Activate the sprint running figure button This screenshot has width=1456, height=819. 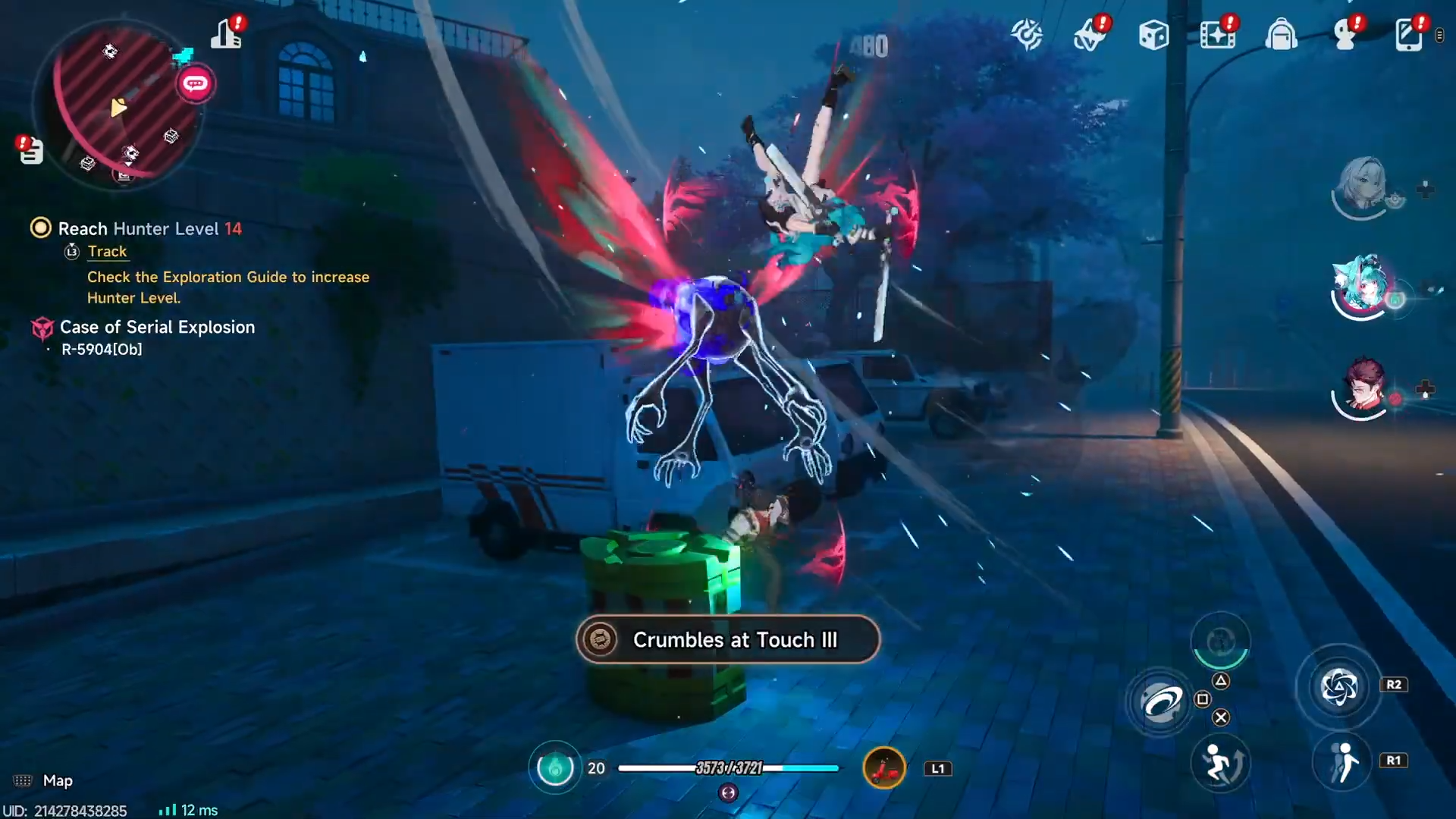pyautogui.click(x=1342, y=761)
